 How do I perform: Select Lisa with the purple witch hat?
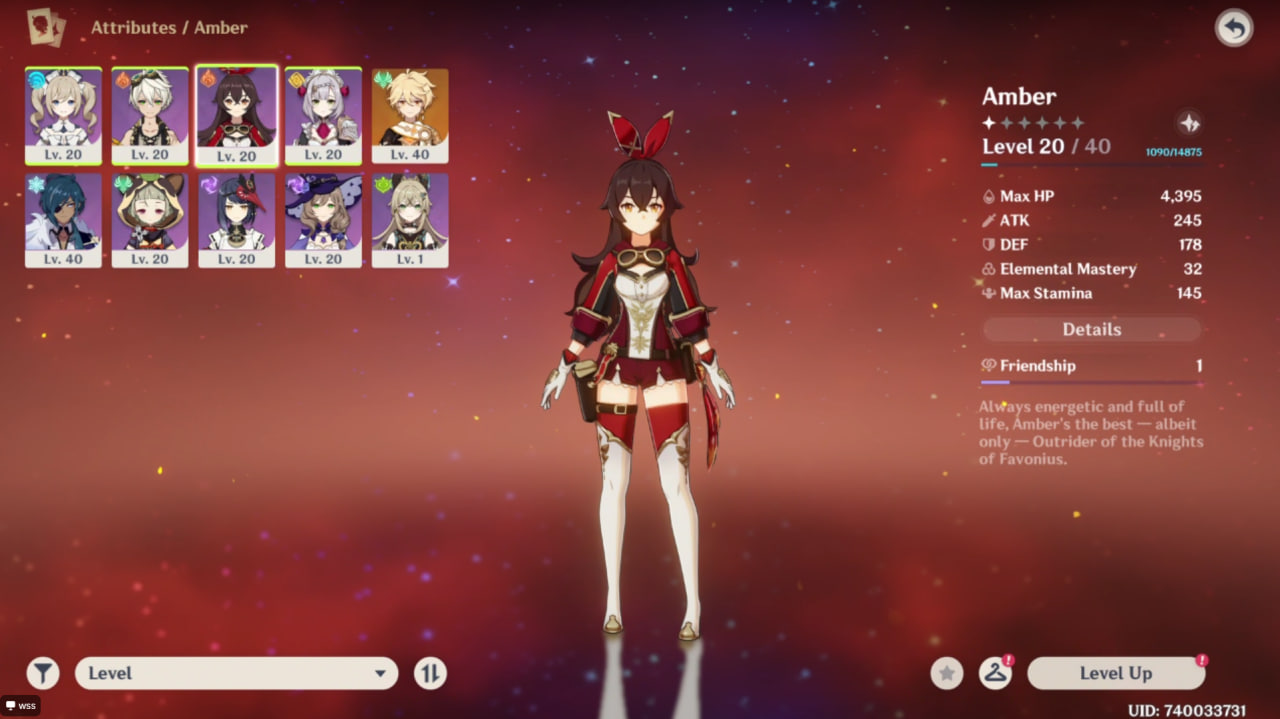[x=323, y=220]
